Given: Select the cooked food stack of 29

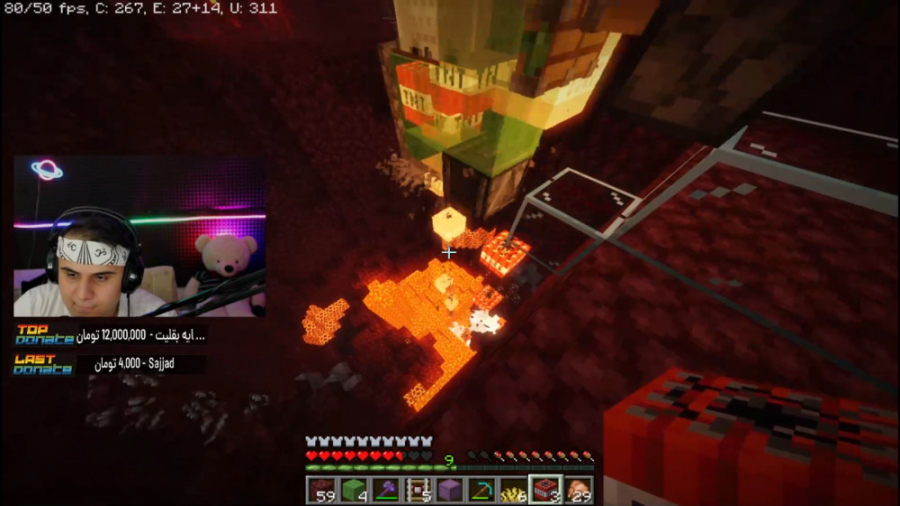Looking at the screenshot, I should pos(577,490).
